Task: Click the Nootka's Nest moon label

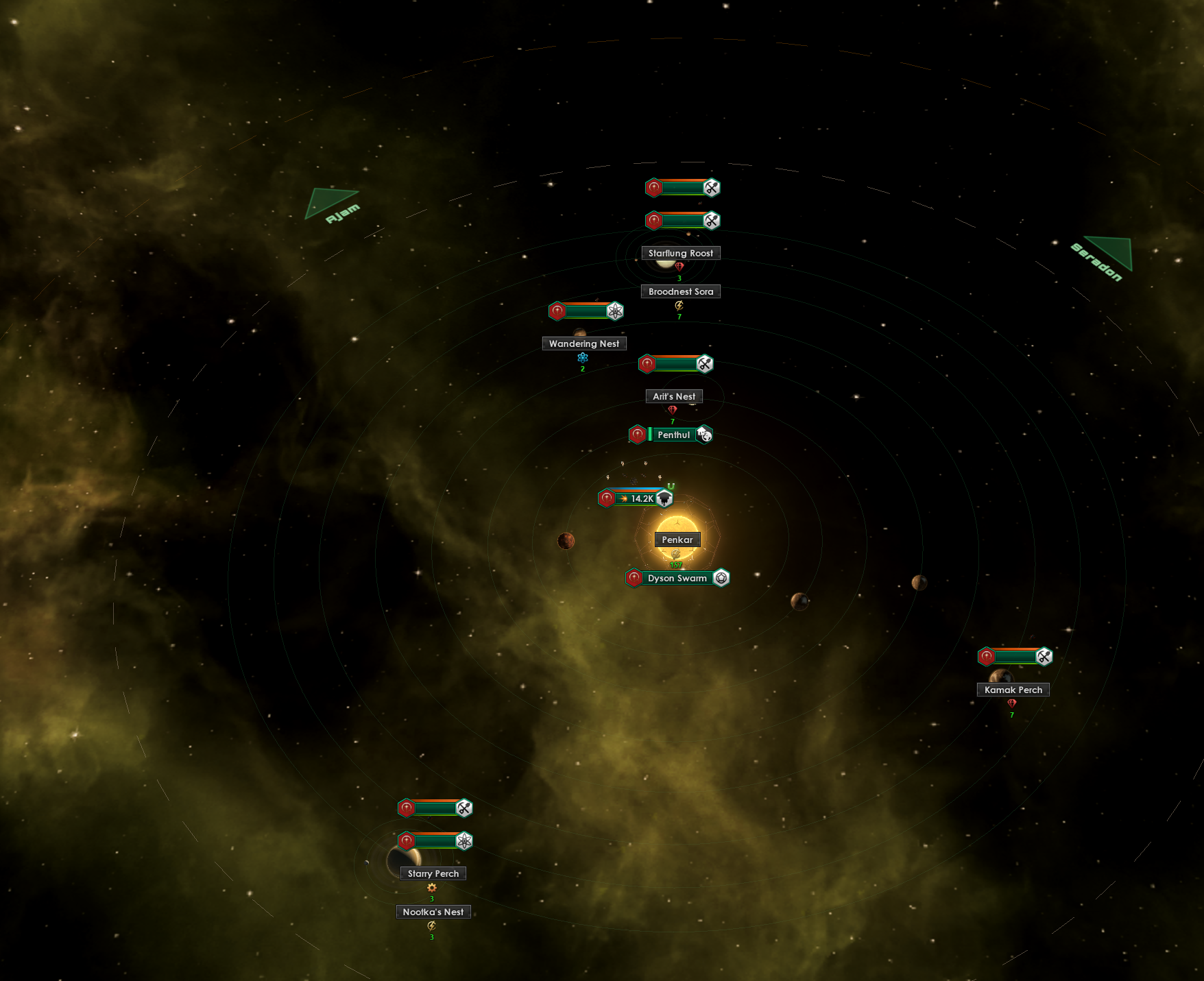Action: pos(433,912)
